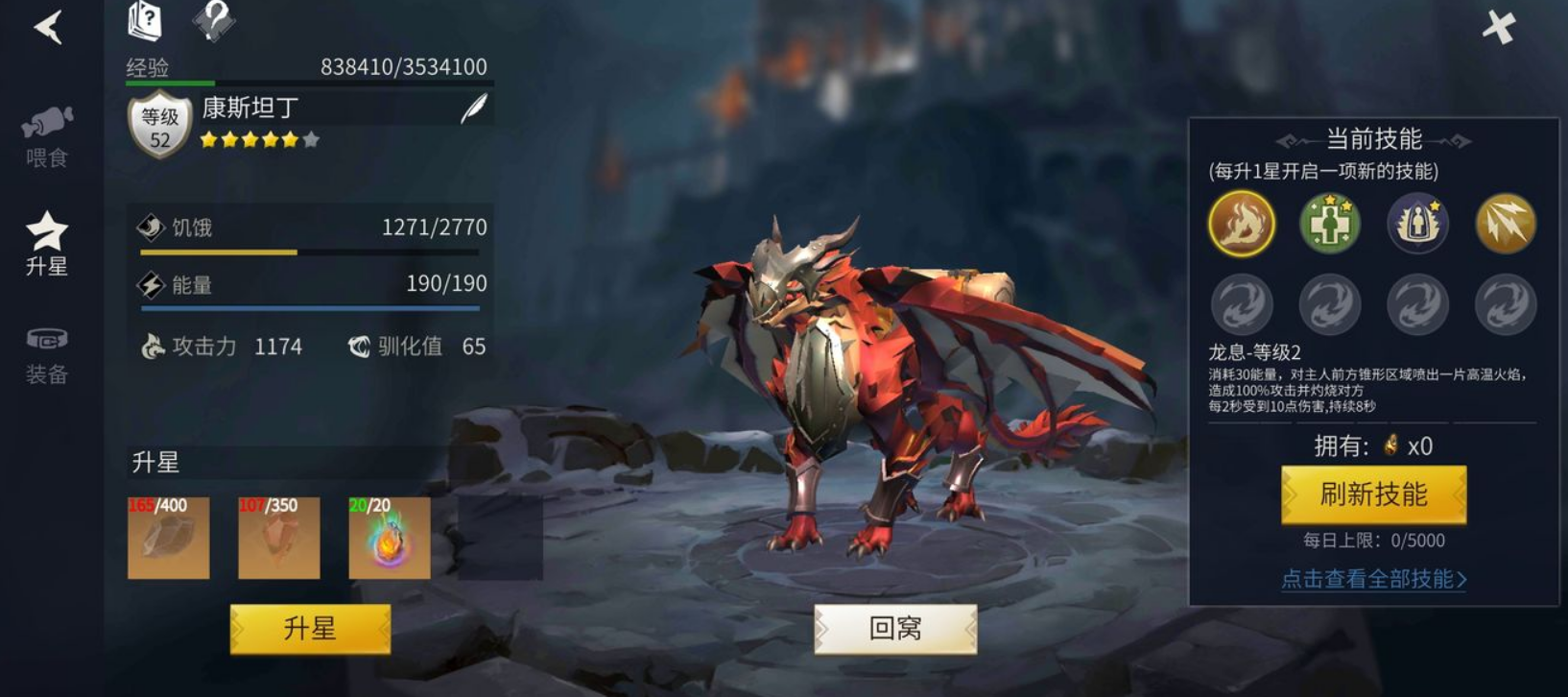The width and height of the screenshot is (1568, 697).
Task: Select the green cross healing skill icon
Action: tap(1330, 224)
